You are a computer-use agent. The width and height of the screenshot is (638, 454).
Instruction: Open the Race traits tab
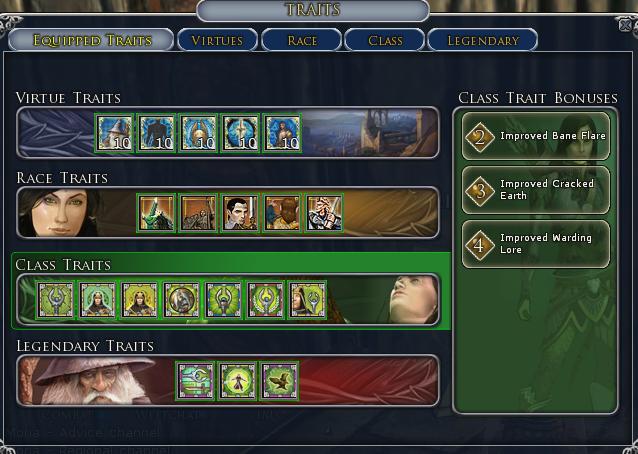(301, 40)
